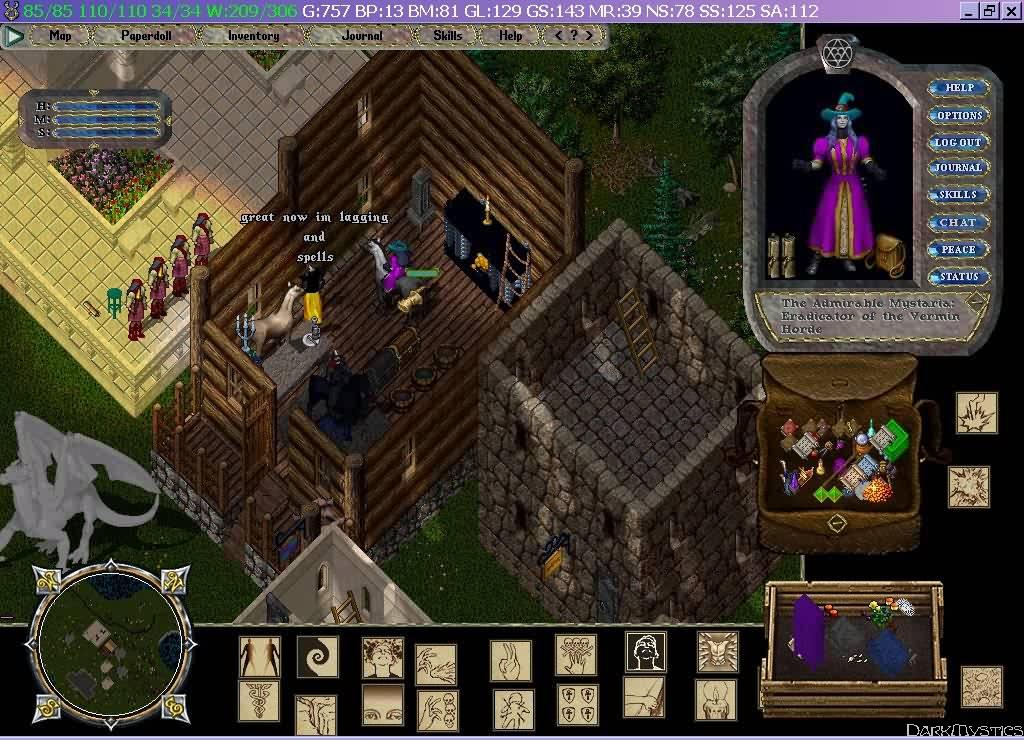Show the character STATUS window
The image size is (1024, 740).
(x=959, y=276)
